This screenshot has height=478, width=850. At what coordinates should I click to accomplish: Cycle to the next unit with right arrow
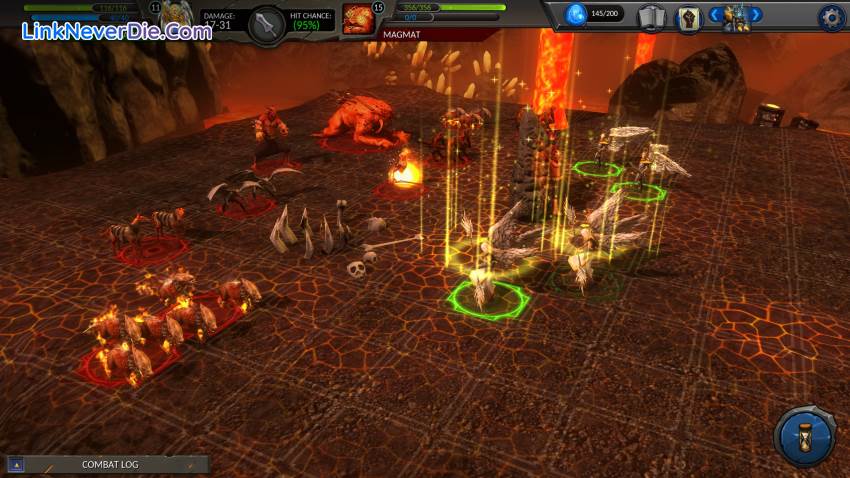click(756, 15)
